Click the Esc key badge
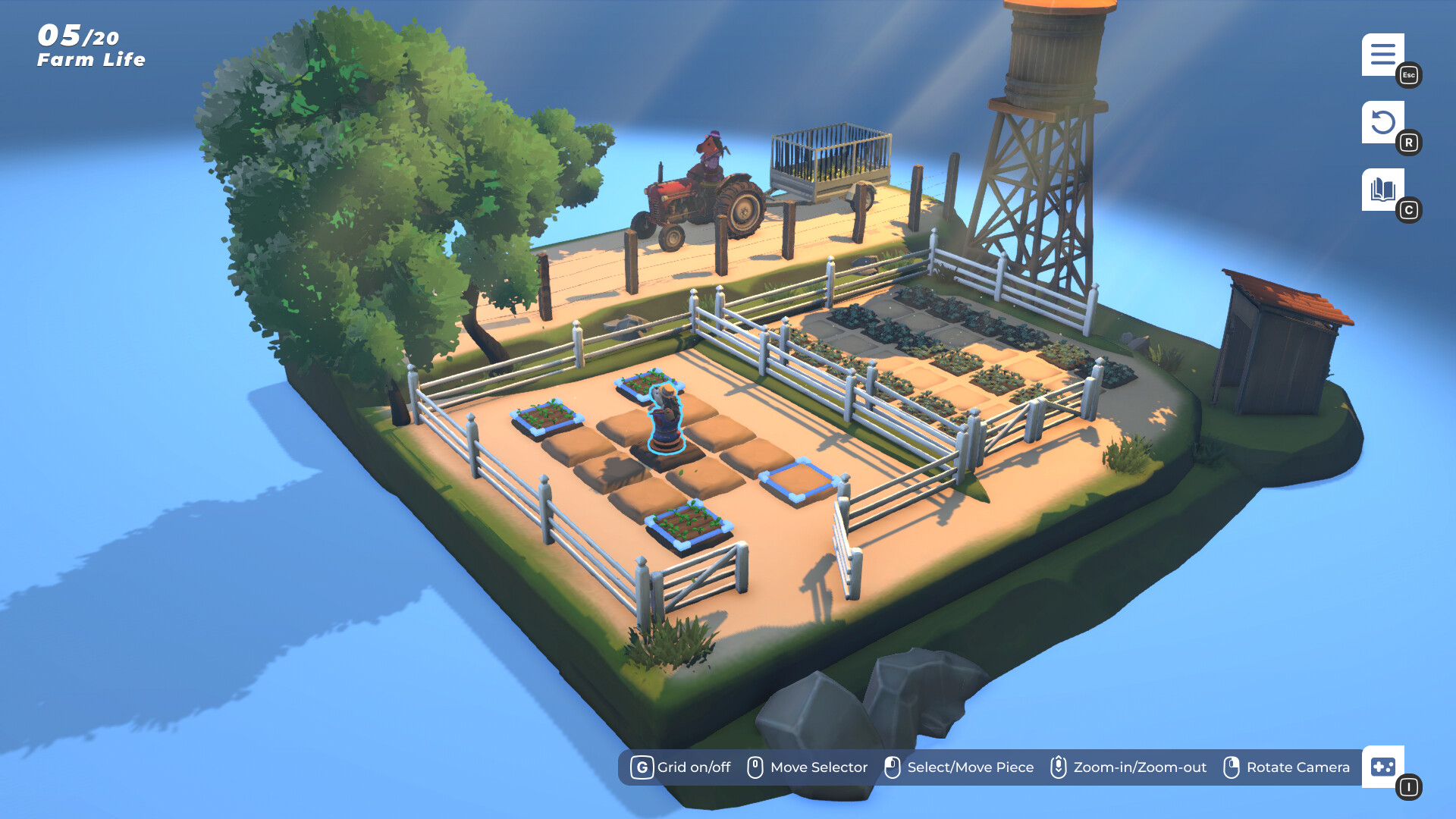The image size is (1456, 819). click(1408, 75)
